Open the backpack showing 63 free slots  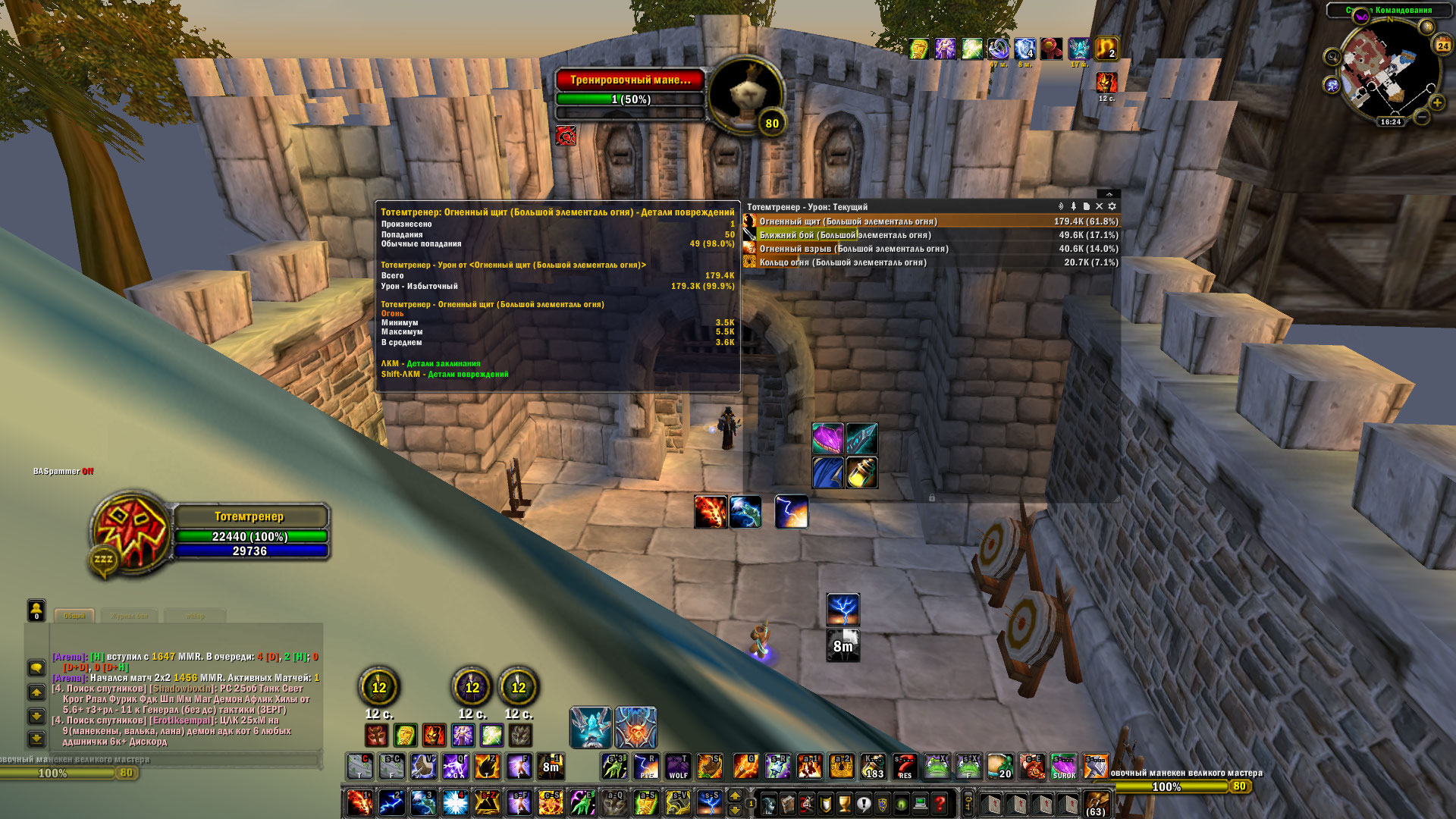(x=1095, y=804)
